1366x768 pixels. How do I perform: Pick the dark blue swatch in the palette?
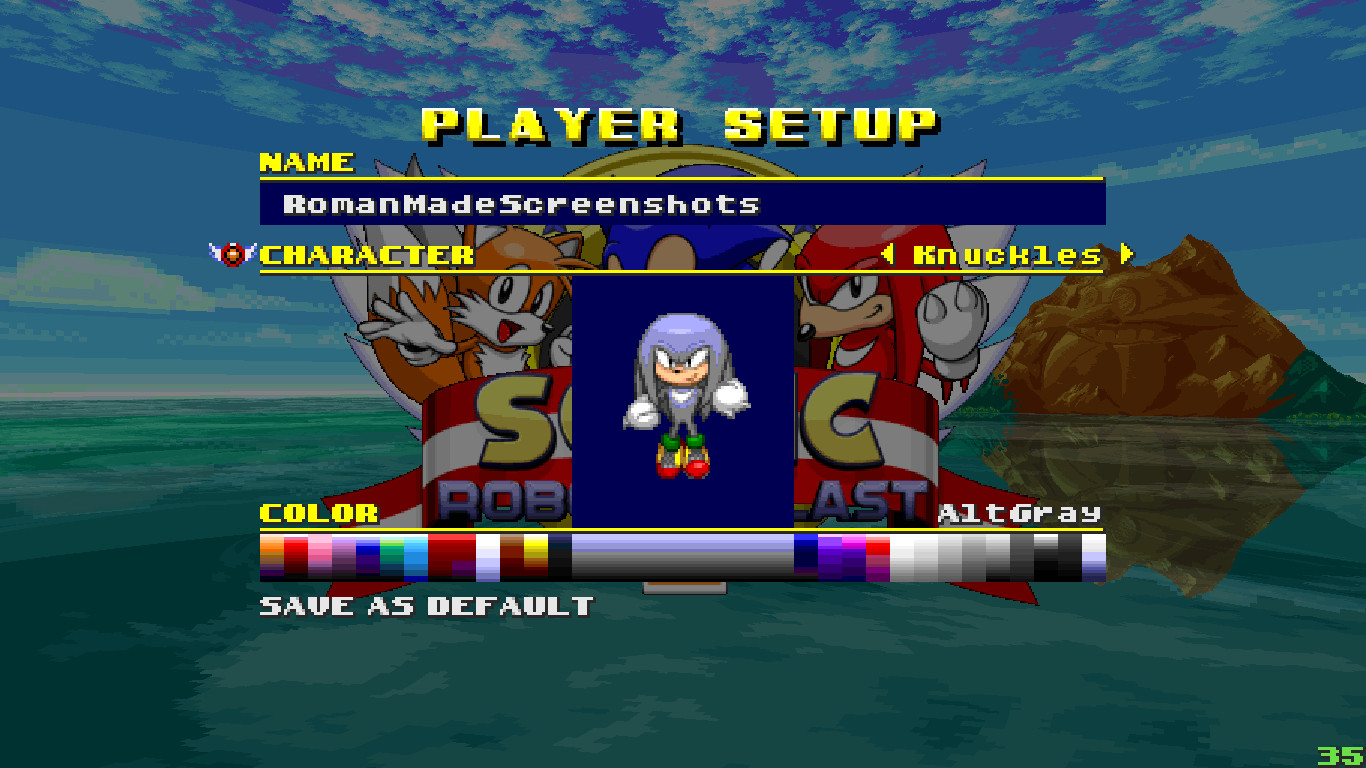click(x=806, y=555)
